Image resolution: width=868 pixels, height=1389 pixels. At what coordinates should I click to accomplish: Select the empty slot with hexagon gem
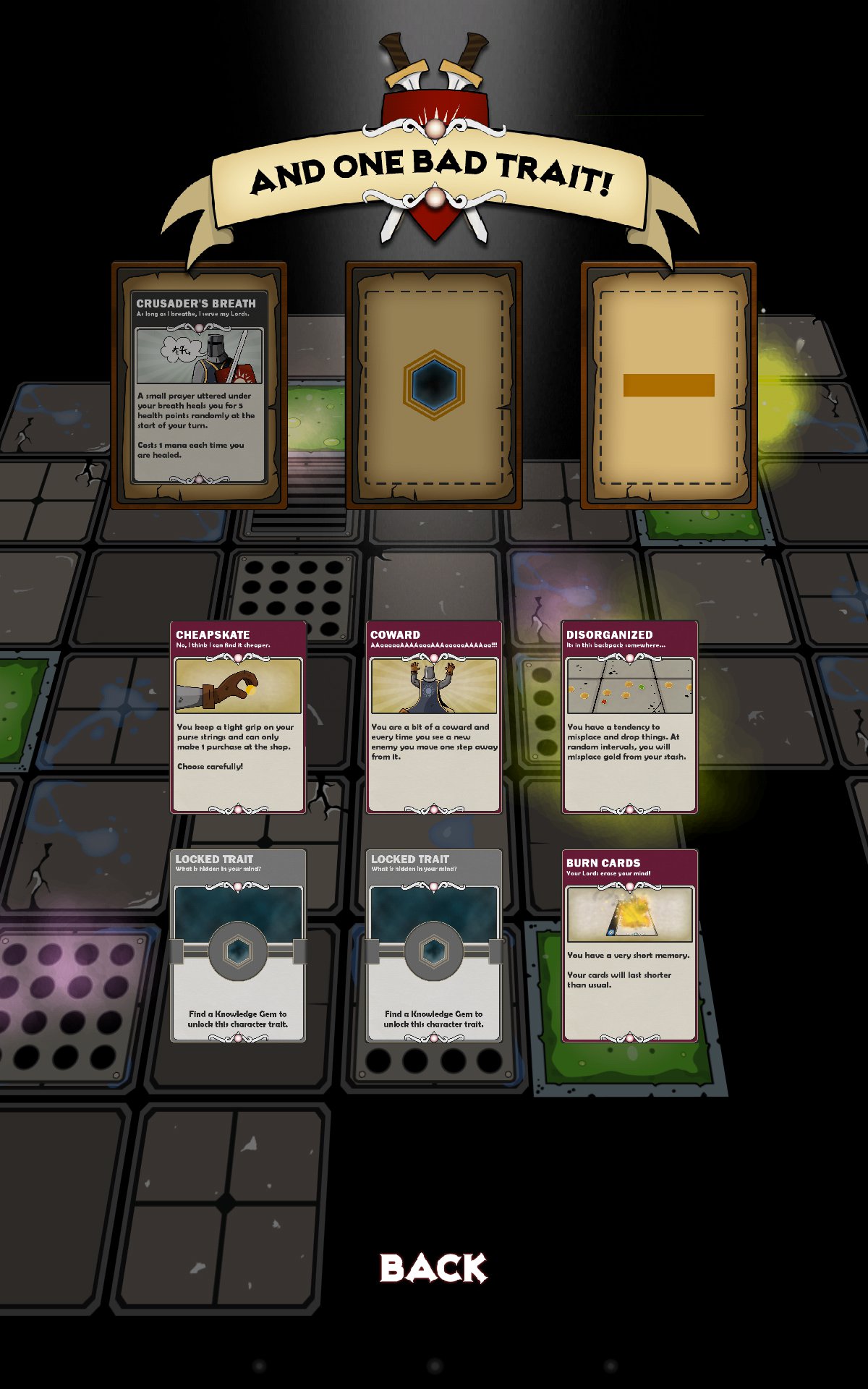434,386
